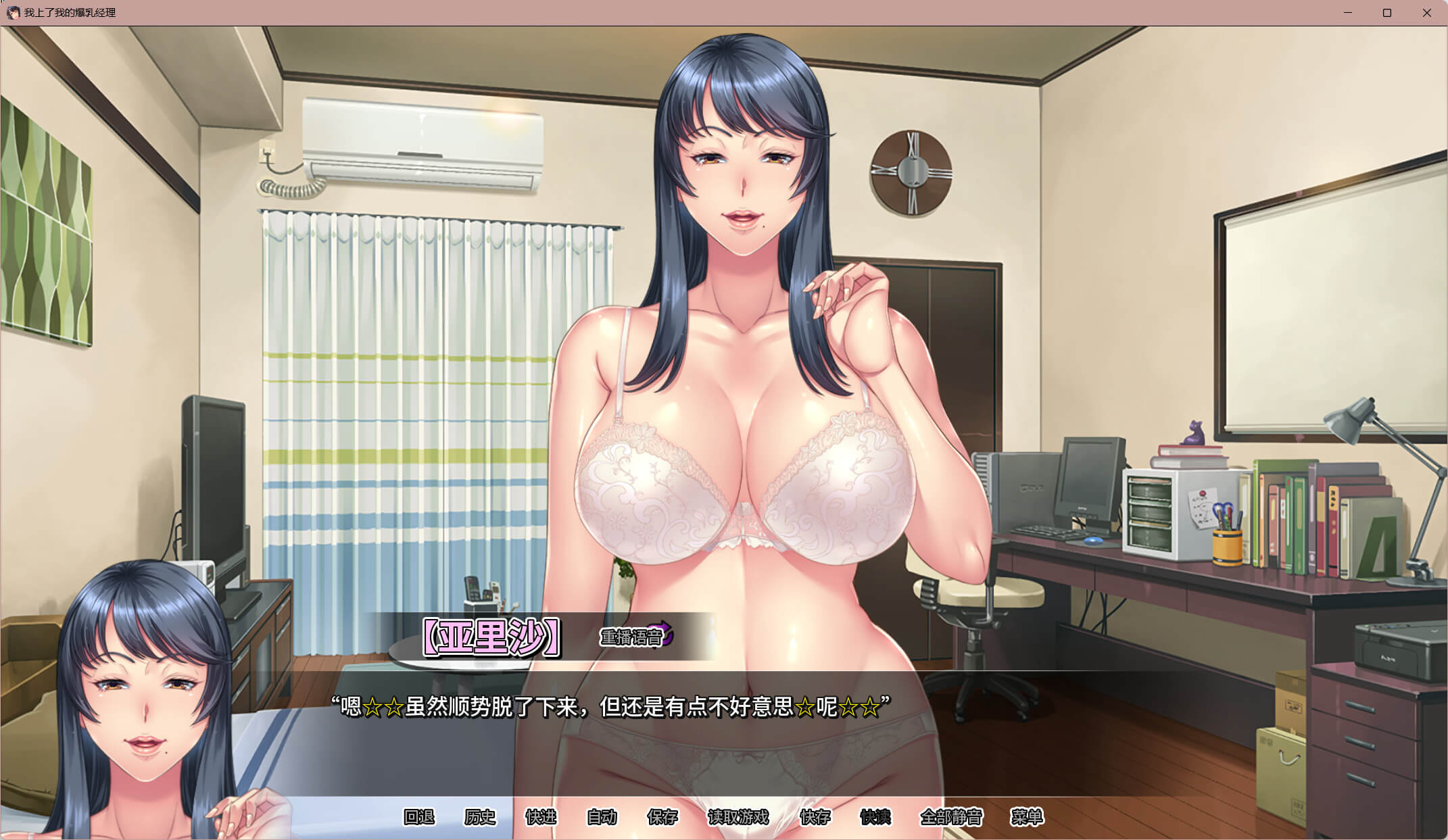The image size is (1448, 840).
Task: Toggle 自动 auto-advance mode
Action: (602, 817)
